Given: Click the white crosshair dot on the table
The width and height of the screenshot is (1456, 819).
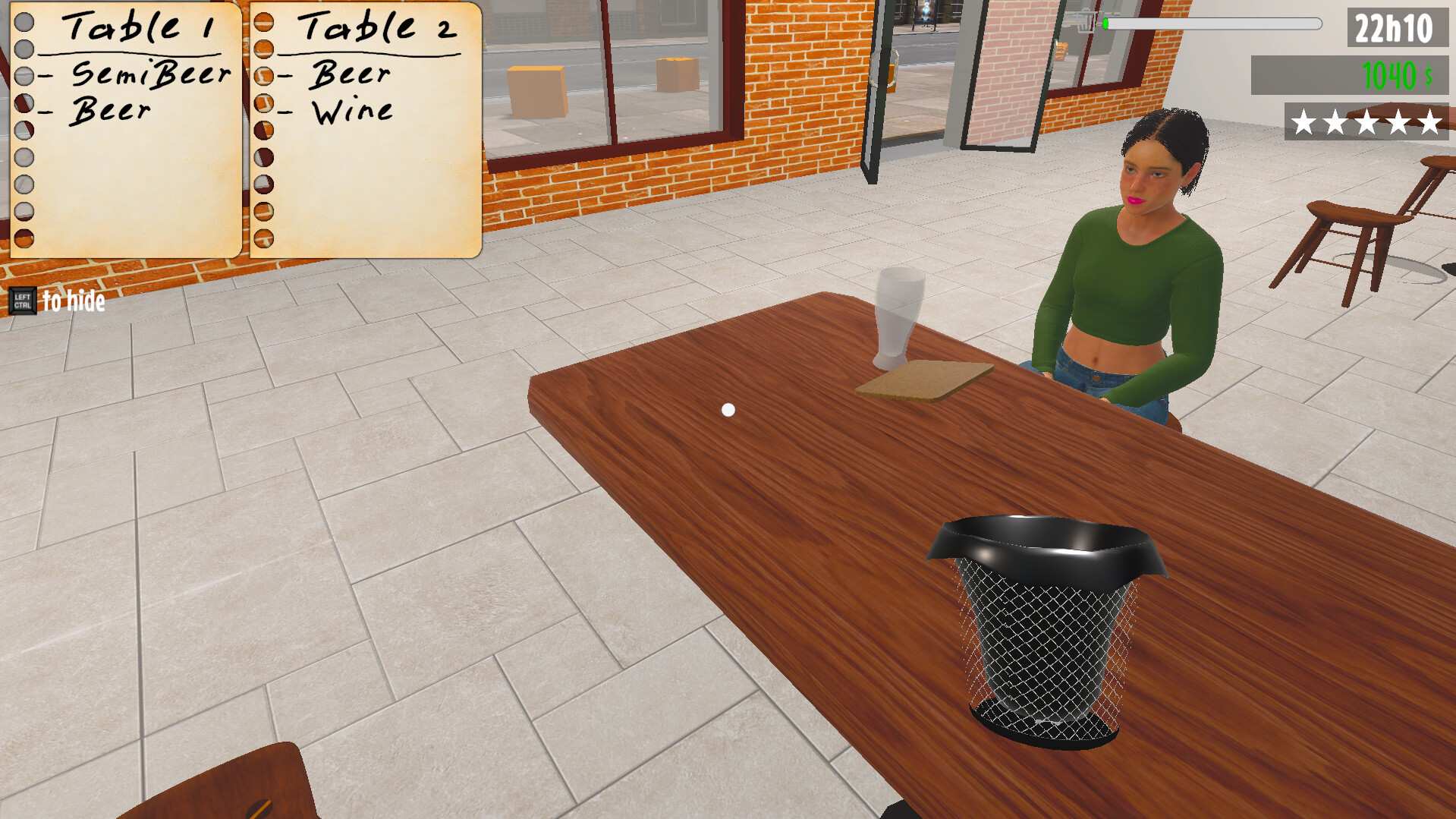Looking at the screenshot, I should click(x=728, y=409).
